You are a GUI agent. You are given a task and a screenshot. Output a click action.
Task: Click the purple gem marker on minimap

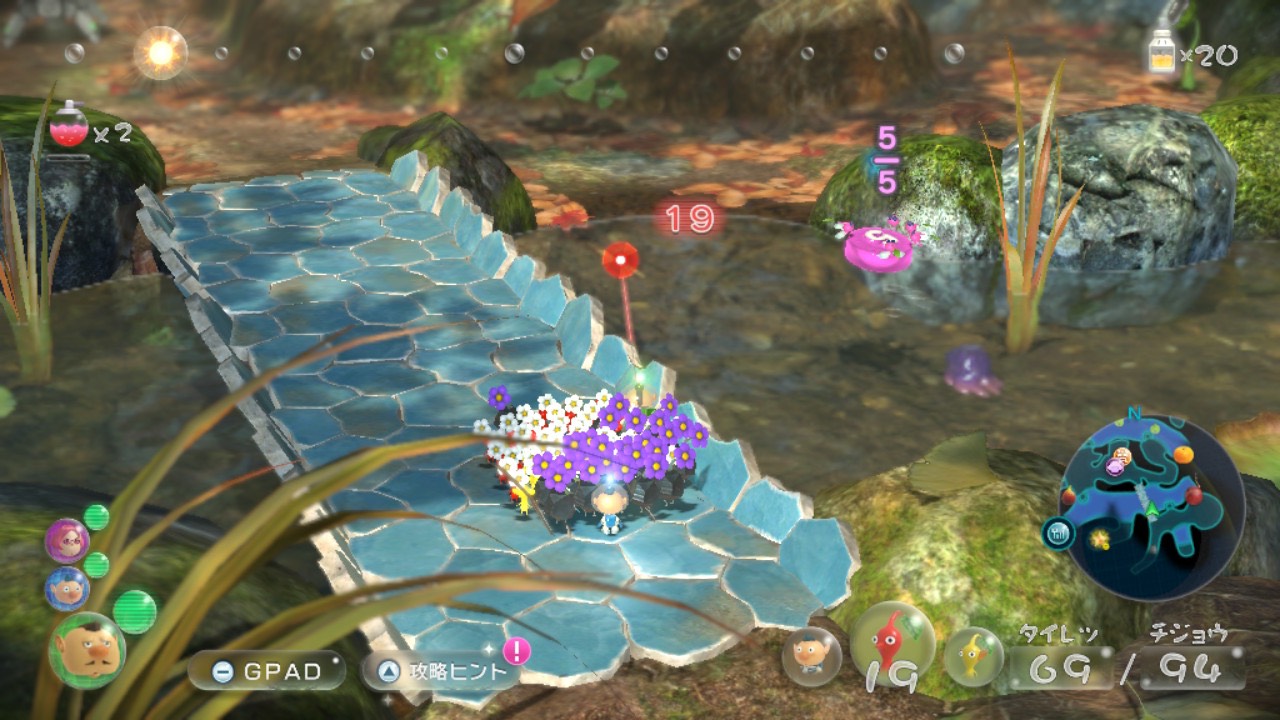[1114, 467]
